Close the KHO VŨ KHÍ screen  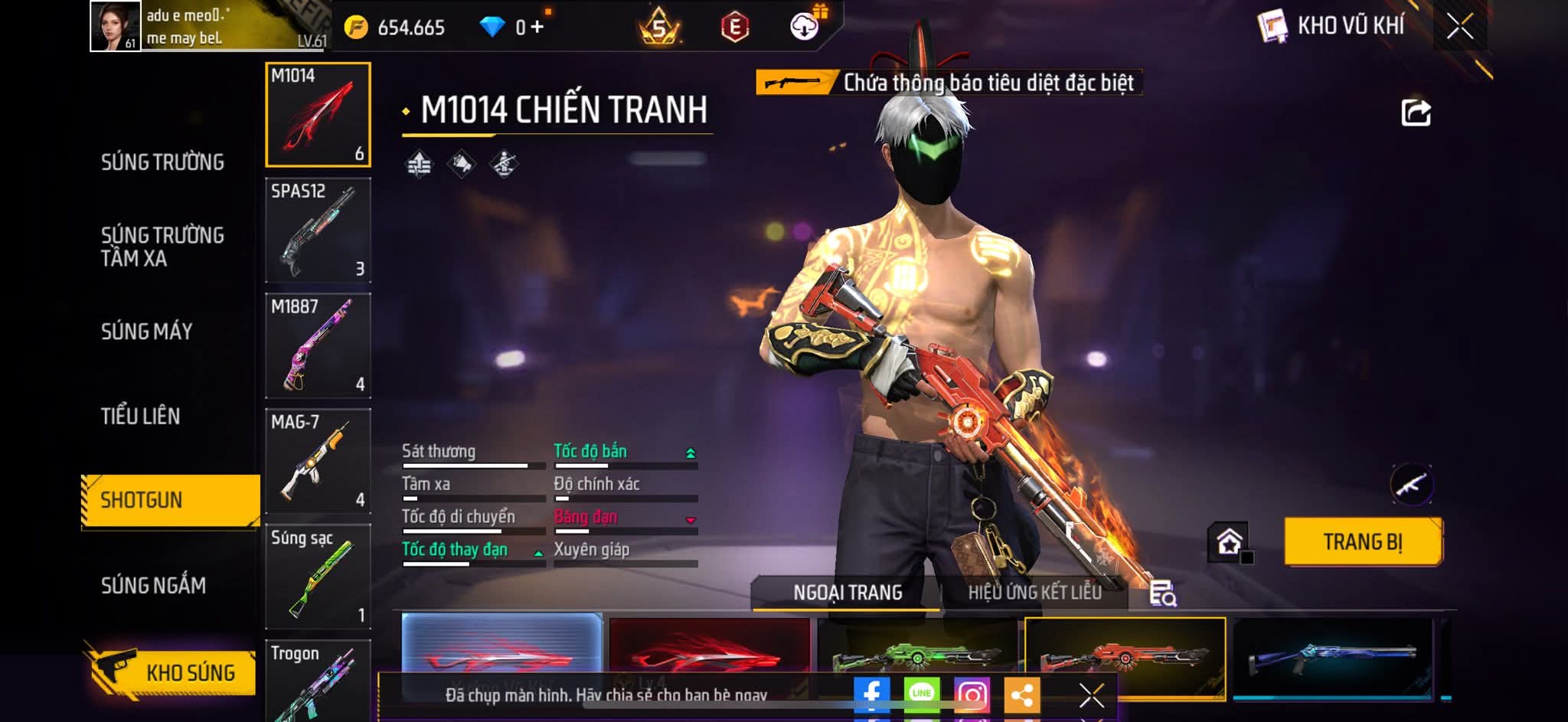pyautogui.click(x=1459, y=27)
